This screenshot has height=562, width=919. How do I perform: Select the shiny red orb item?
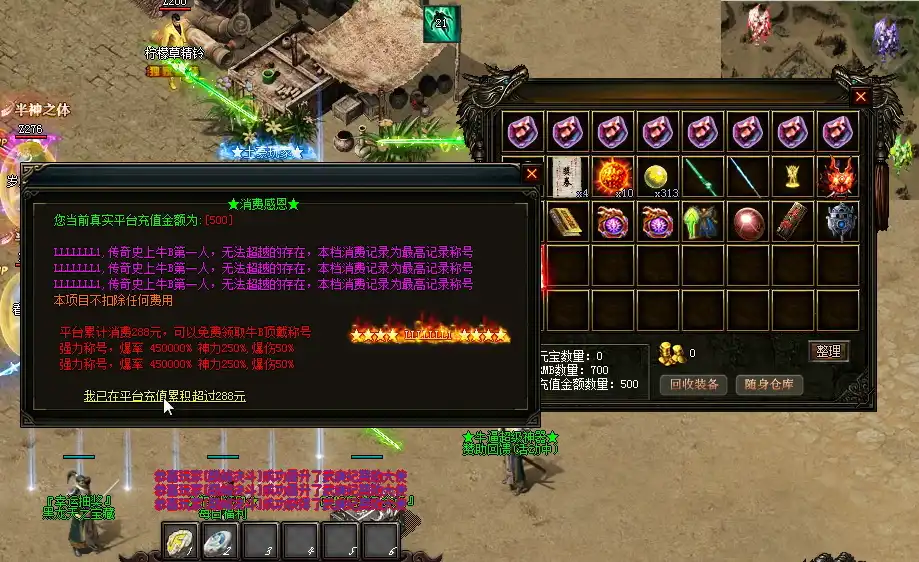click(x=747, y=221)
